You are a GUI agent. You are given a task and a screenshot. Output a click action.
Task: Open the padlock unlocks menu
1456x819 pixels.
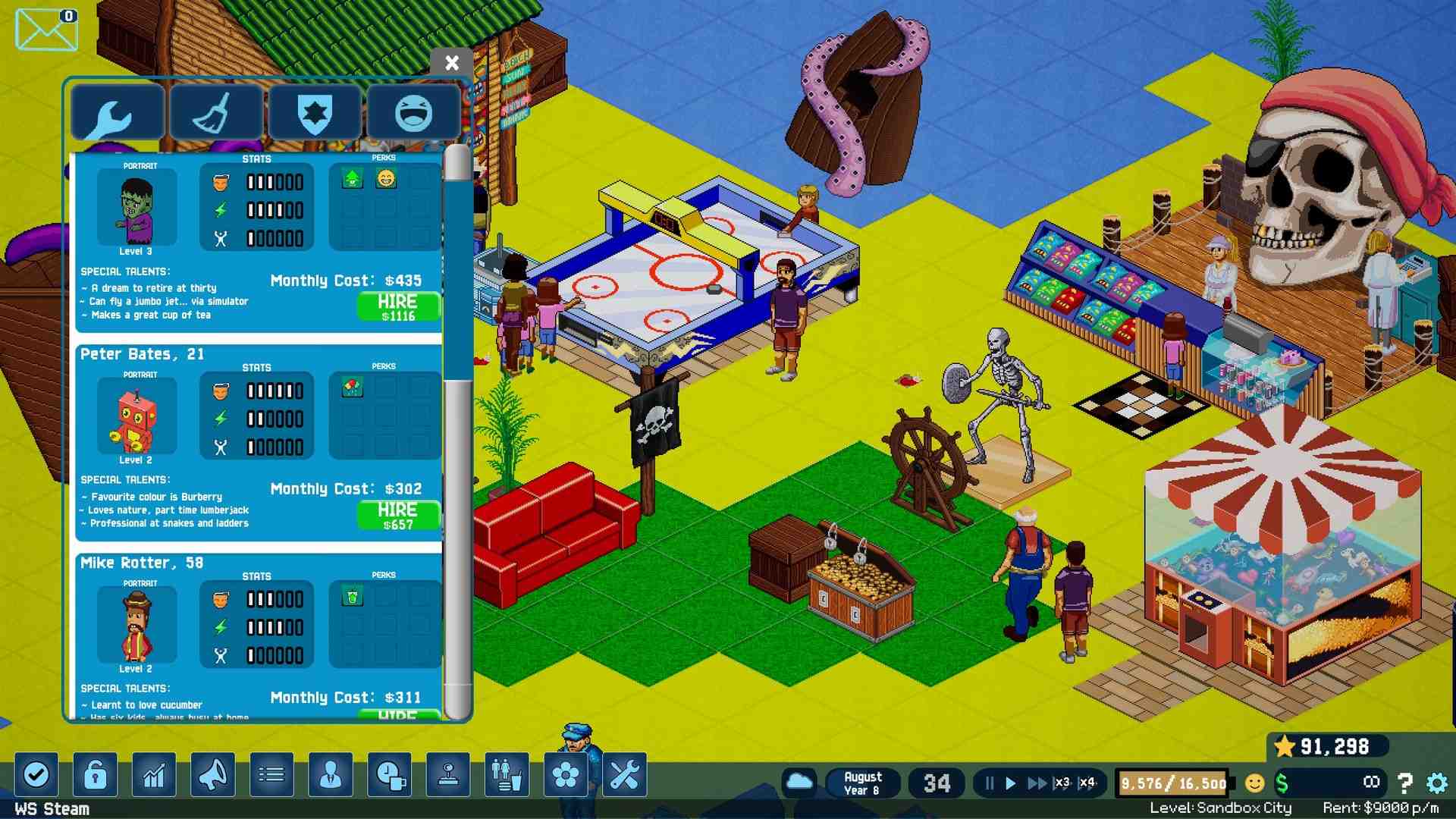(95, 775)
